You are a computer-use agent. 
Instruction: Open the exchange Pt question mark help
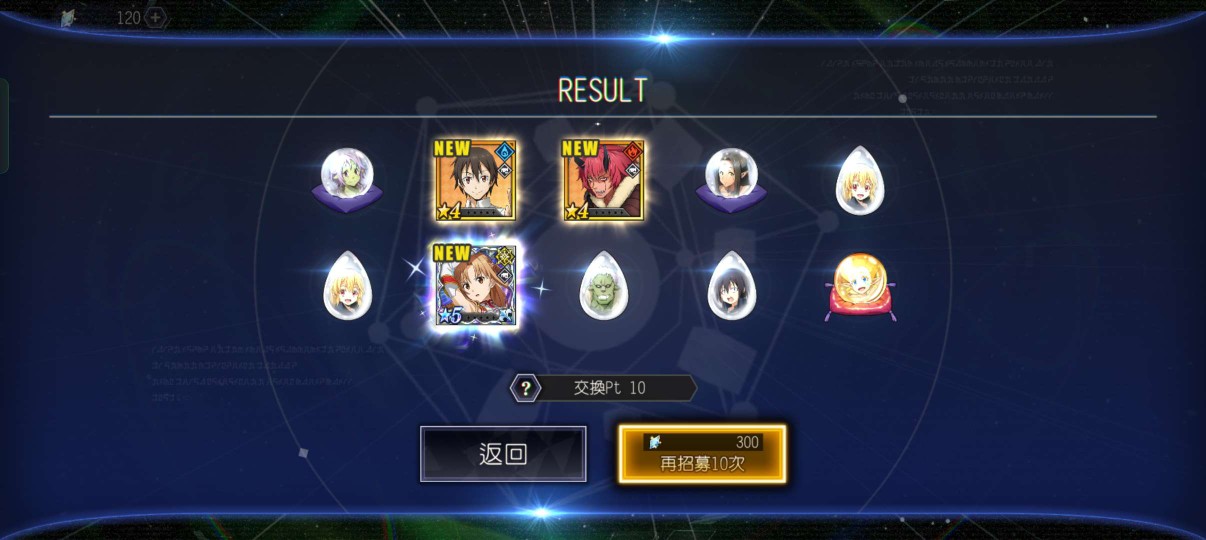[x=526, y=388]
